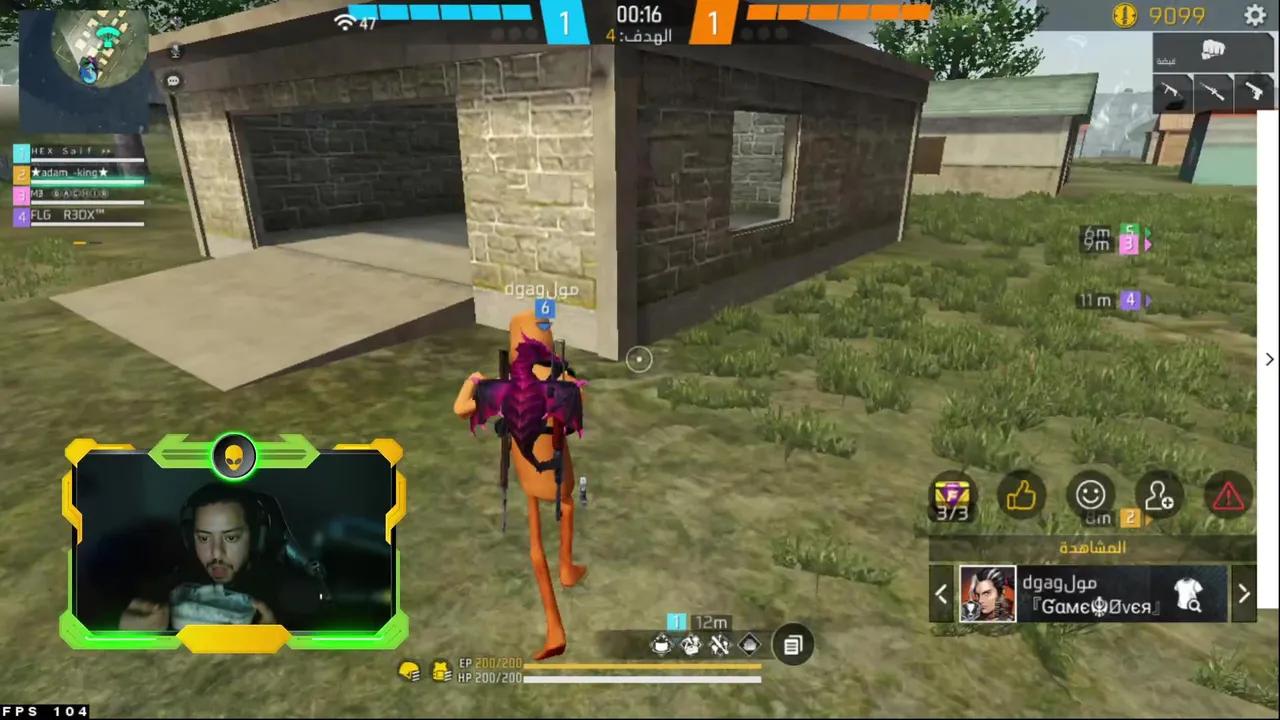1280x720 pixels.
Task: Like the spectated player with the thumbs-up icon
Action: point(1022,495)
